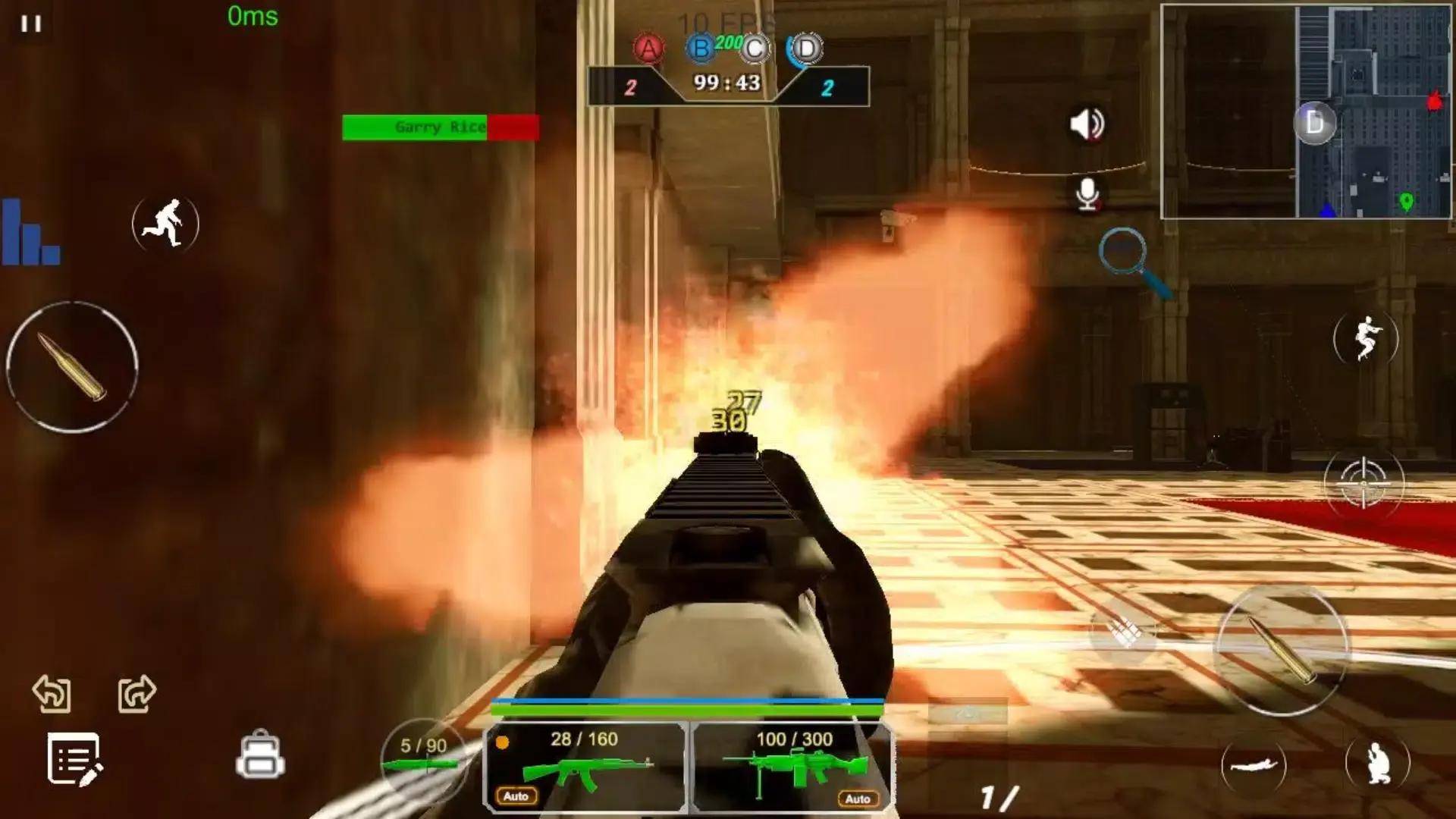1456x819 pixels.
Task: Activate the magnifying glass zoom scope
Action: [x=1133, y=260]
